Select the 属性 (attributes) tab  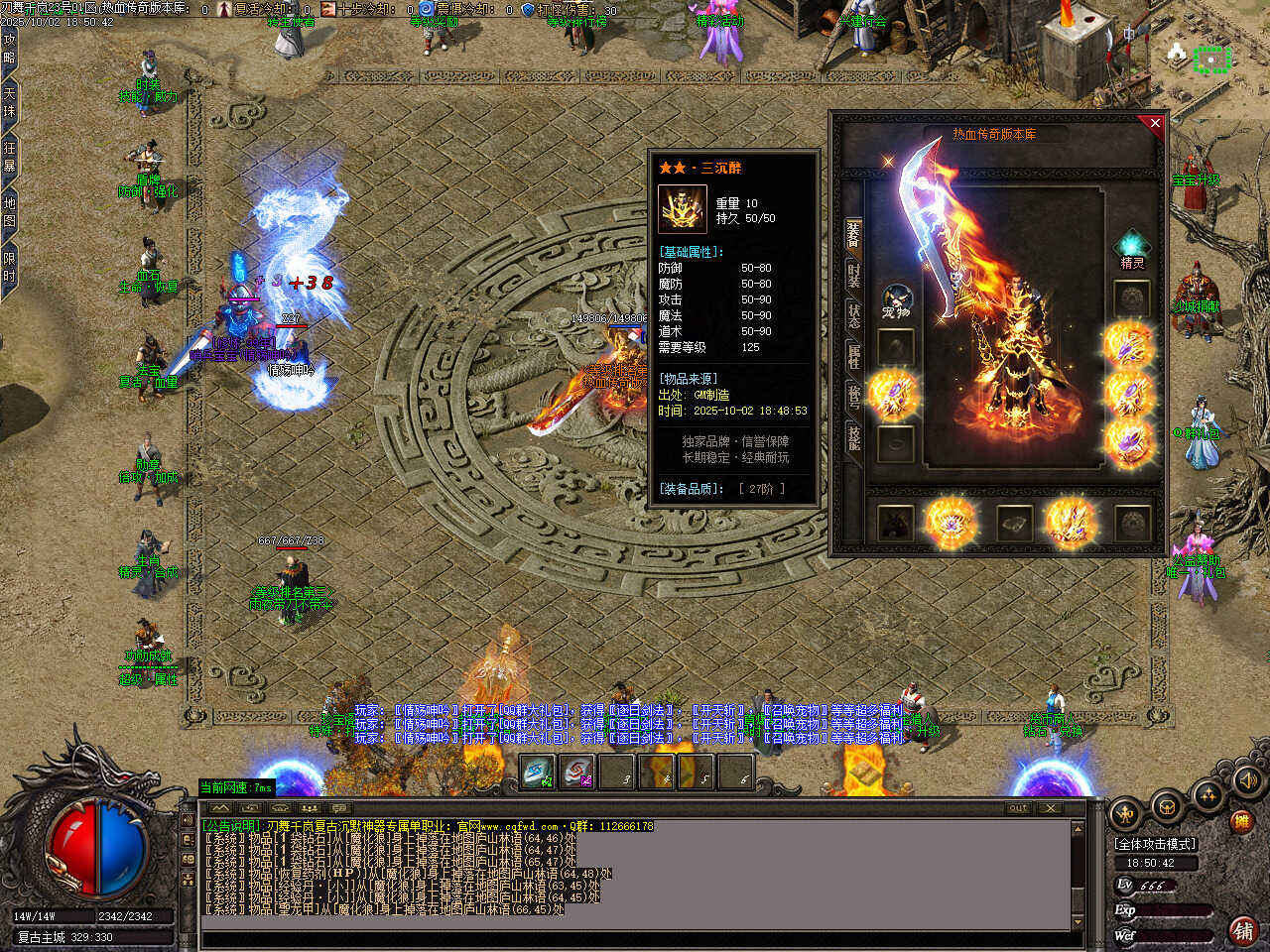[853, 356]
